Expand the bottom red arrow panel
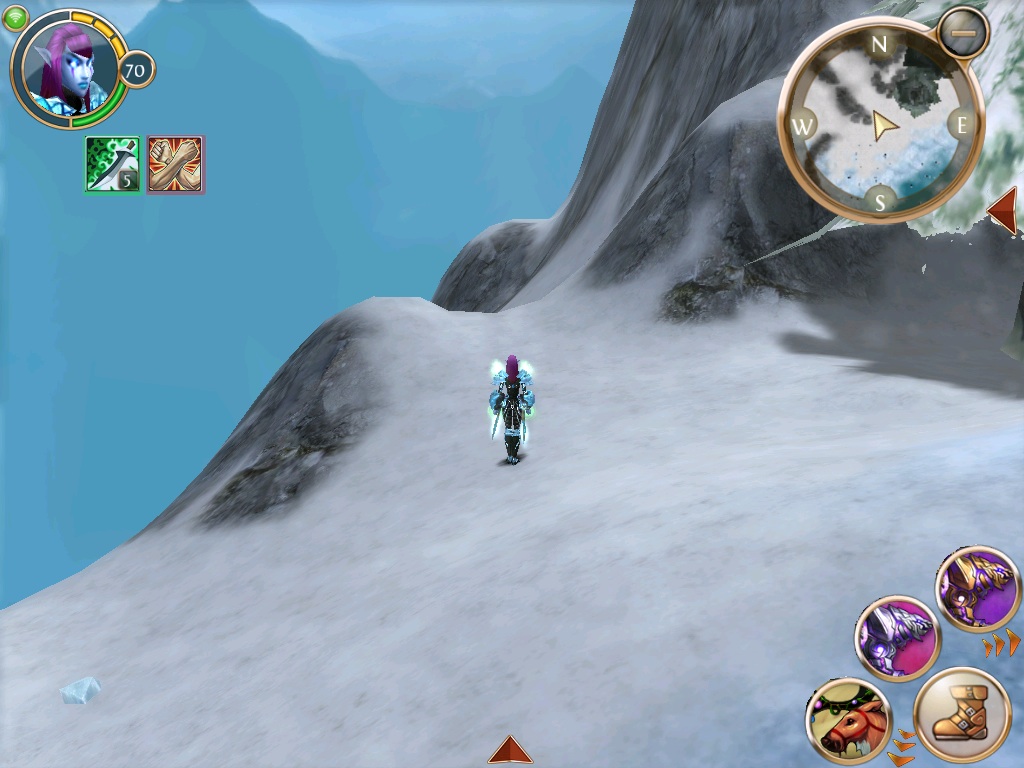 (x=510, y=749)
